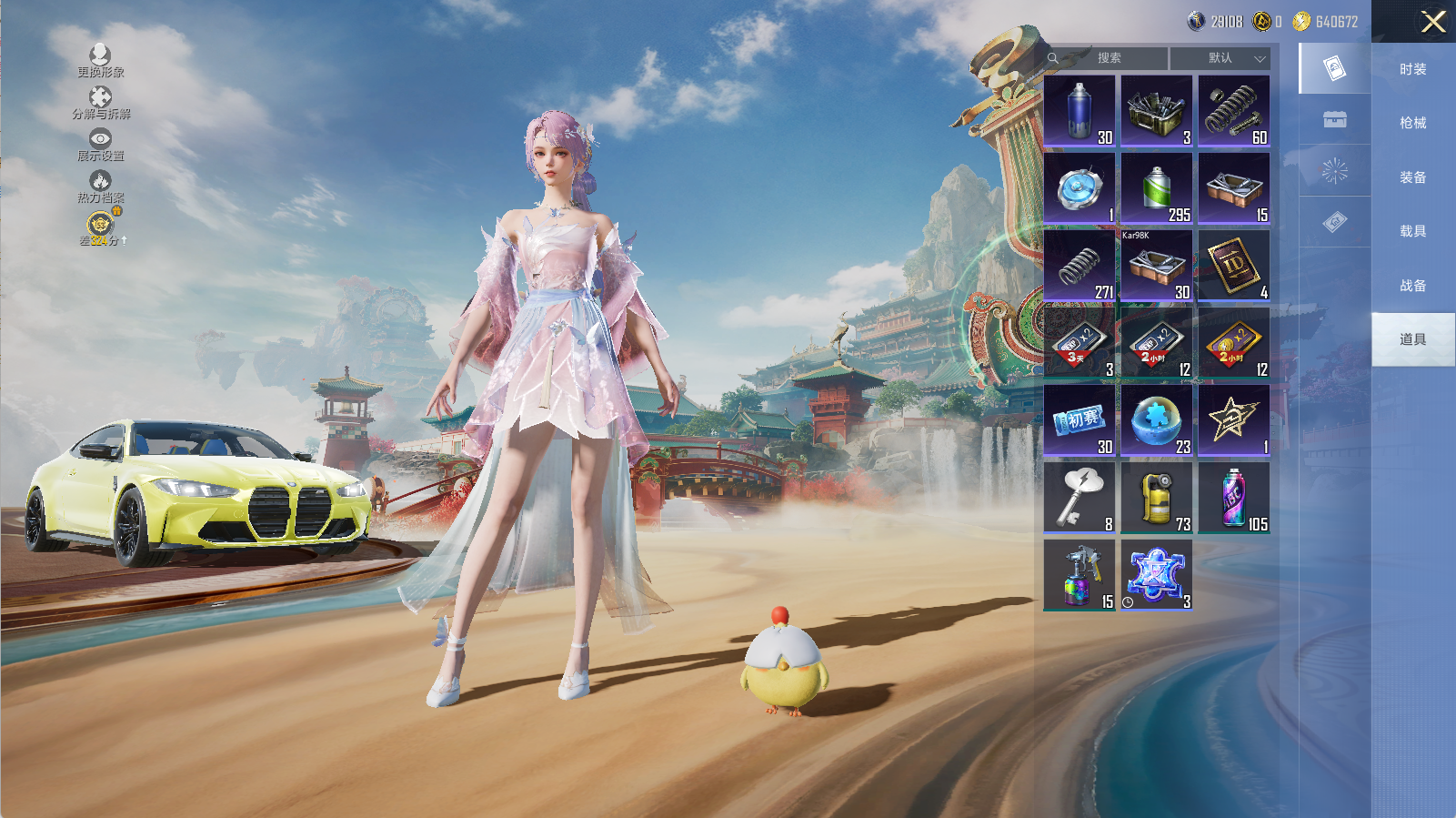
Task: Open 热力档案 profile
Action: coord(100,187)
